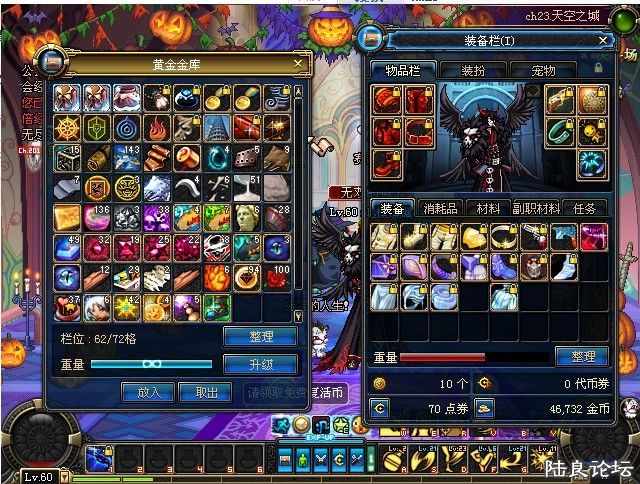The height and width of the screenshot is (484, 640).
Task: Click the golden ship wheel item in vault
Action: point(66,127)
